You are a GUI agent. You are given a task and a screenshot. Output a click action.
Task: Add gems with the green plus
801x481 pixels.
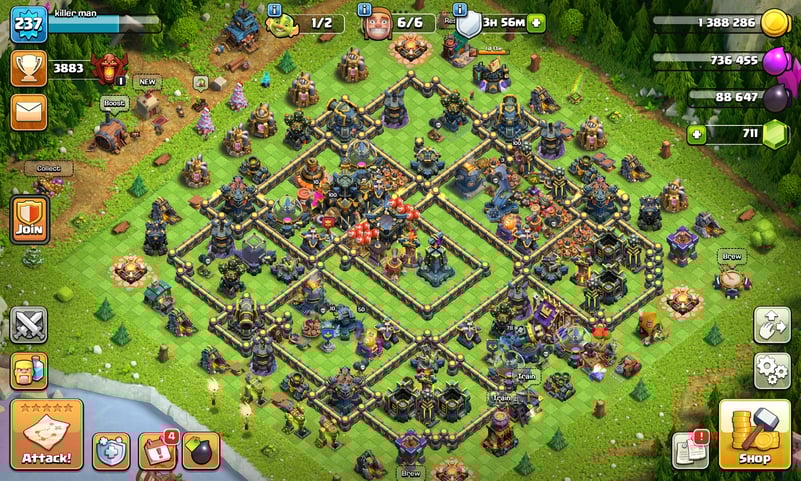(695, 134)
